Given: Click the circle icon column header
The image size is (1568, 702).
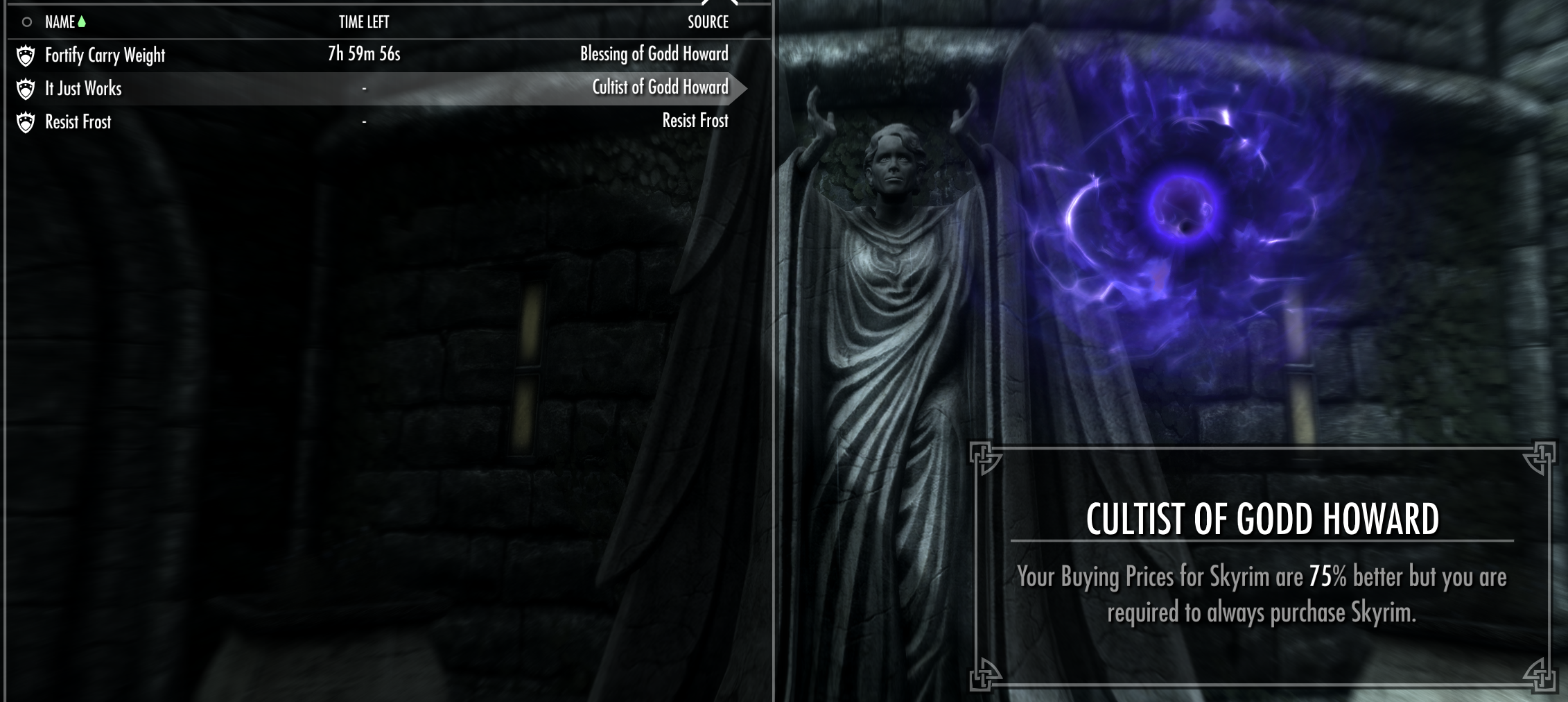Looking at the screenshot, I should point(26,22).
